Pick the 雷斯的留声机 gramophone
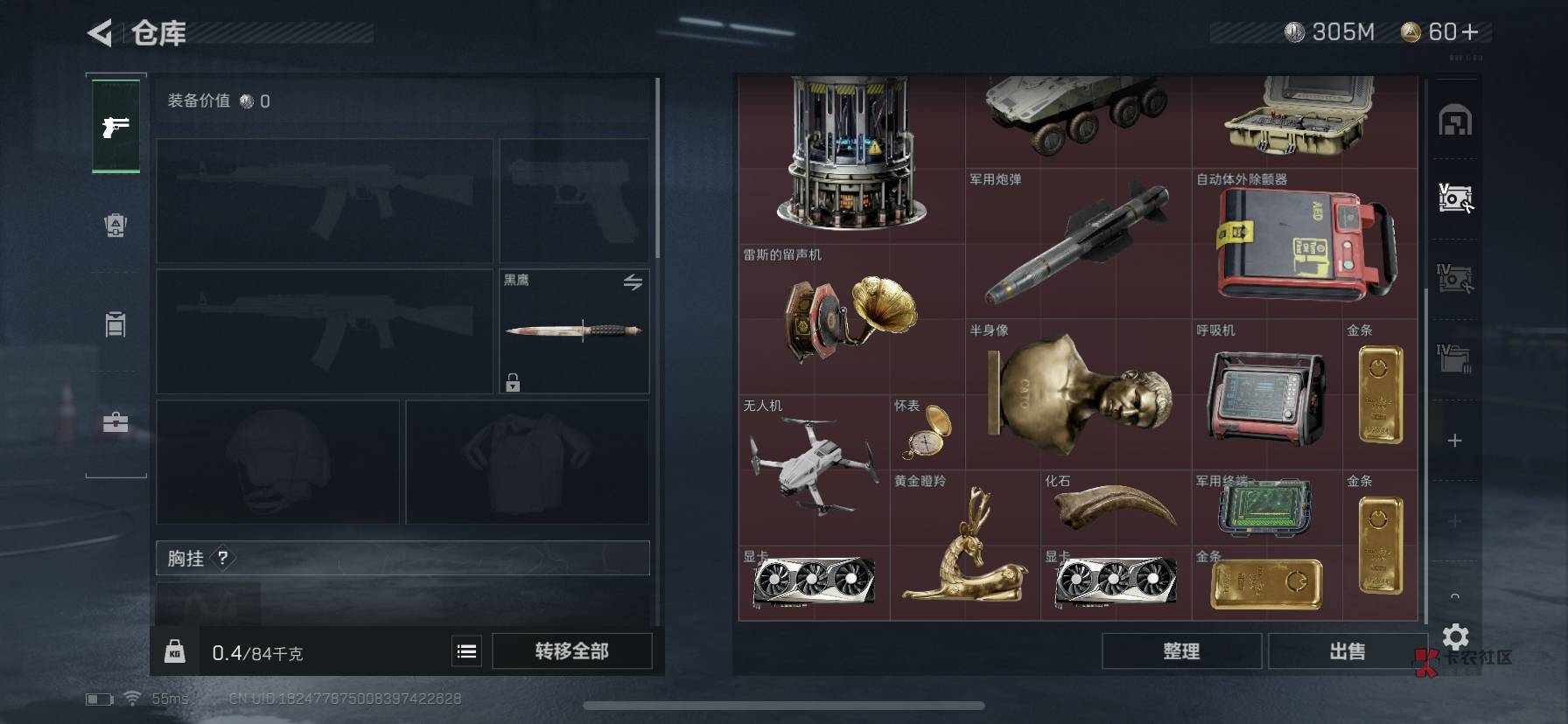 (850, 318)
